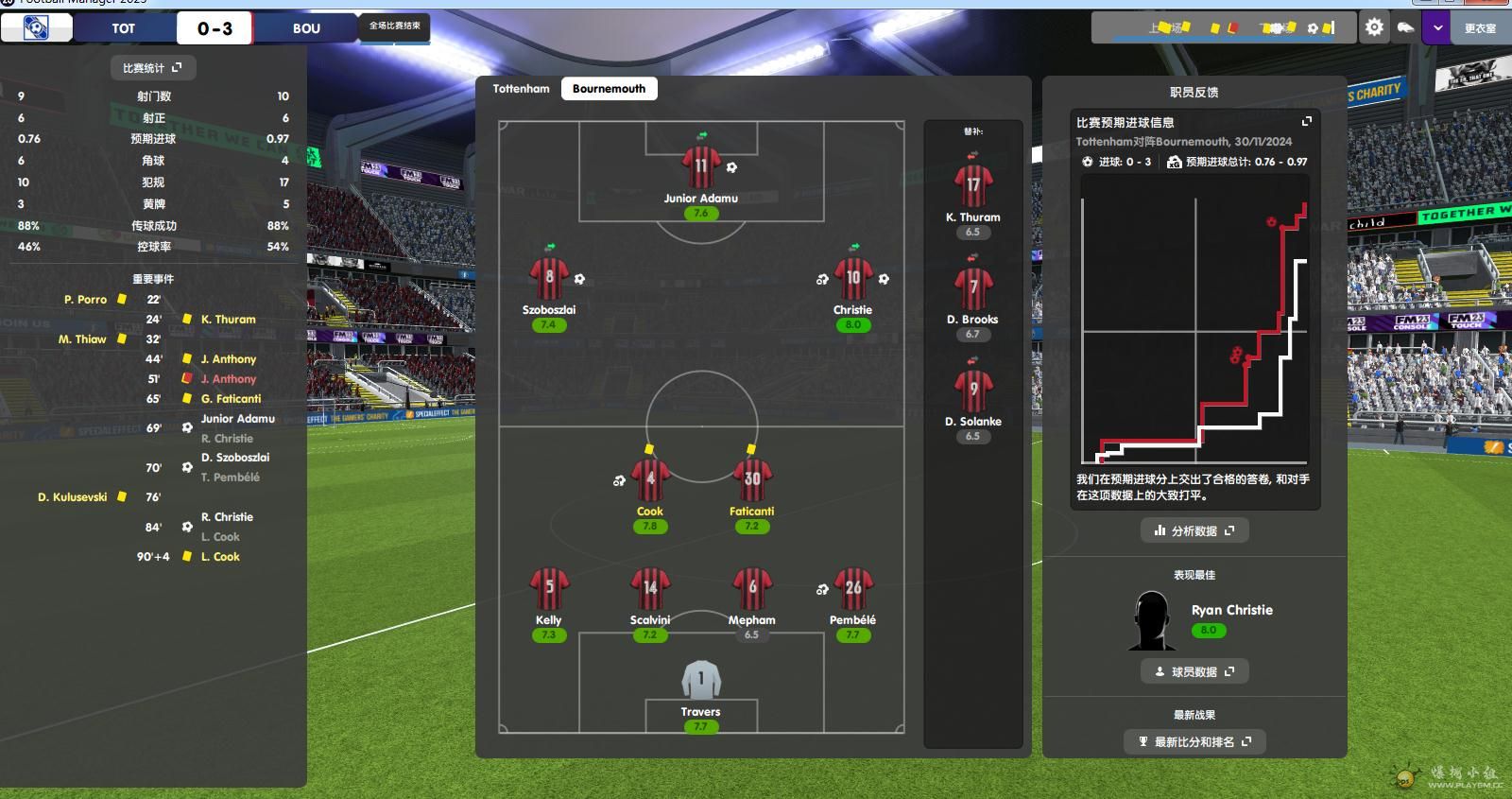This screenshot has height=799, width=1512.
Task: Click the club badge beside TOT
Action: click(36, 28)
